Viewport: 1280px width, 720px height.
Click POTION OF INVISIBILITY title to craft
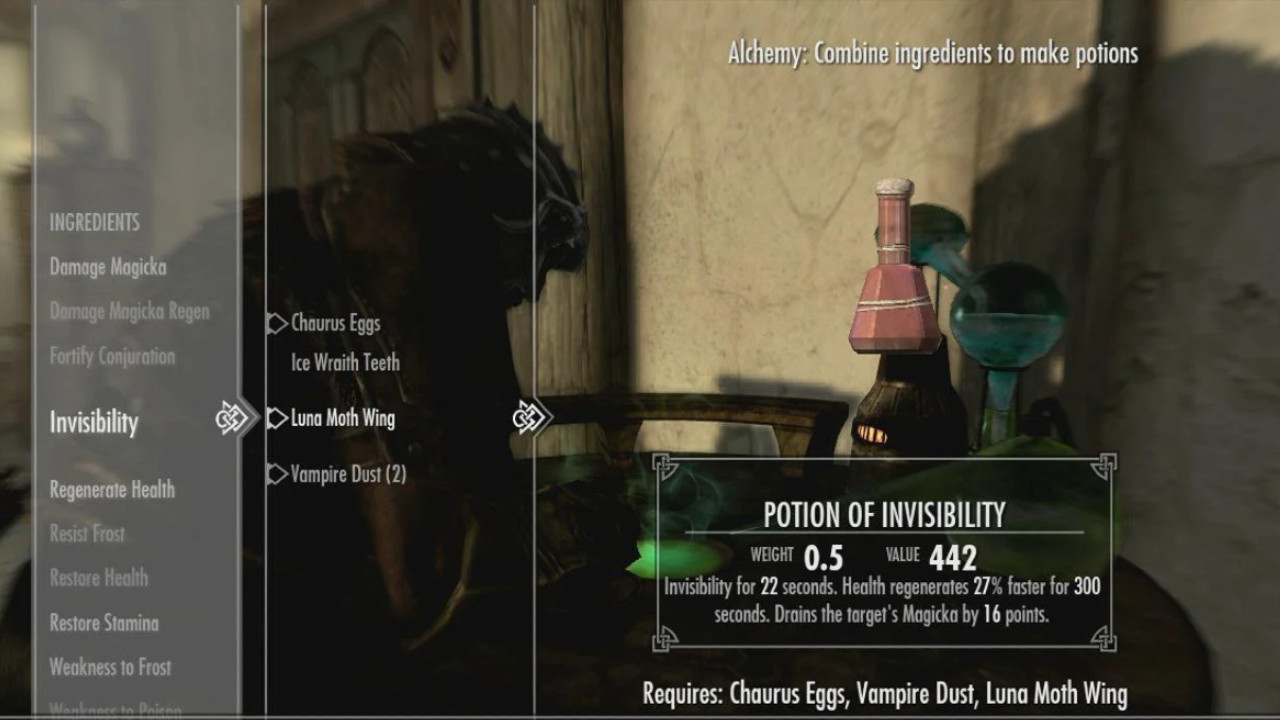[884, 515]
